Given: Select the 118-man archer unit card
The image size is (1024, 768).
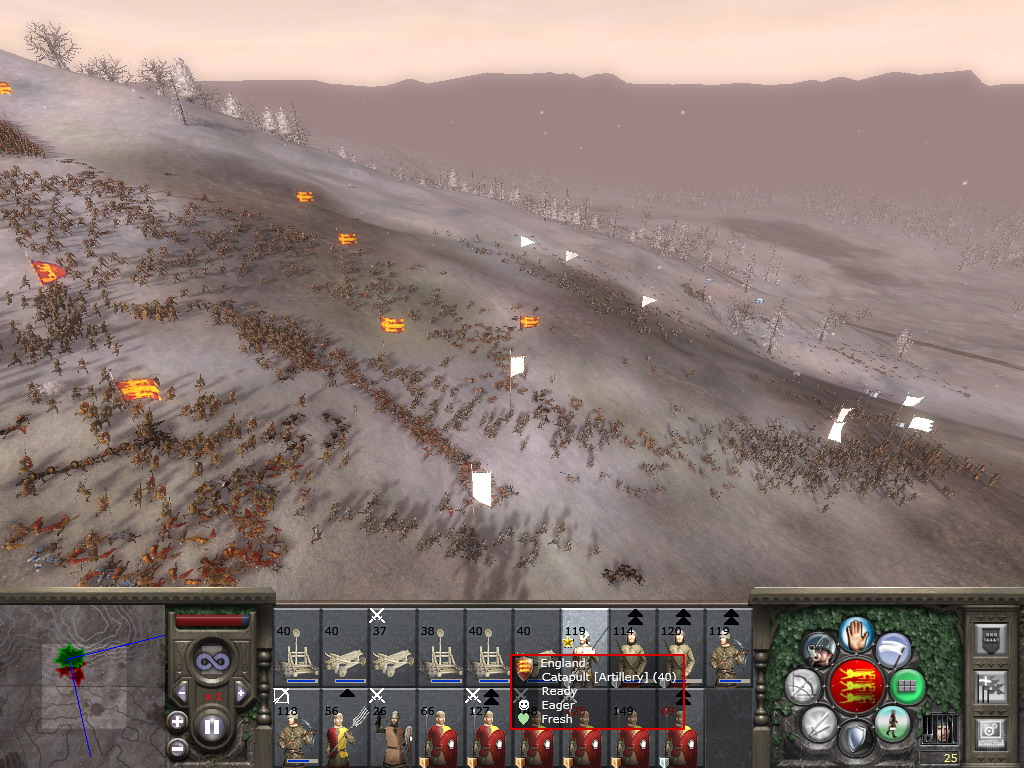Looking at the screenshot, I should [x=296, y=728].
